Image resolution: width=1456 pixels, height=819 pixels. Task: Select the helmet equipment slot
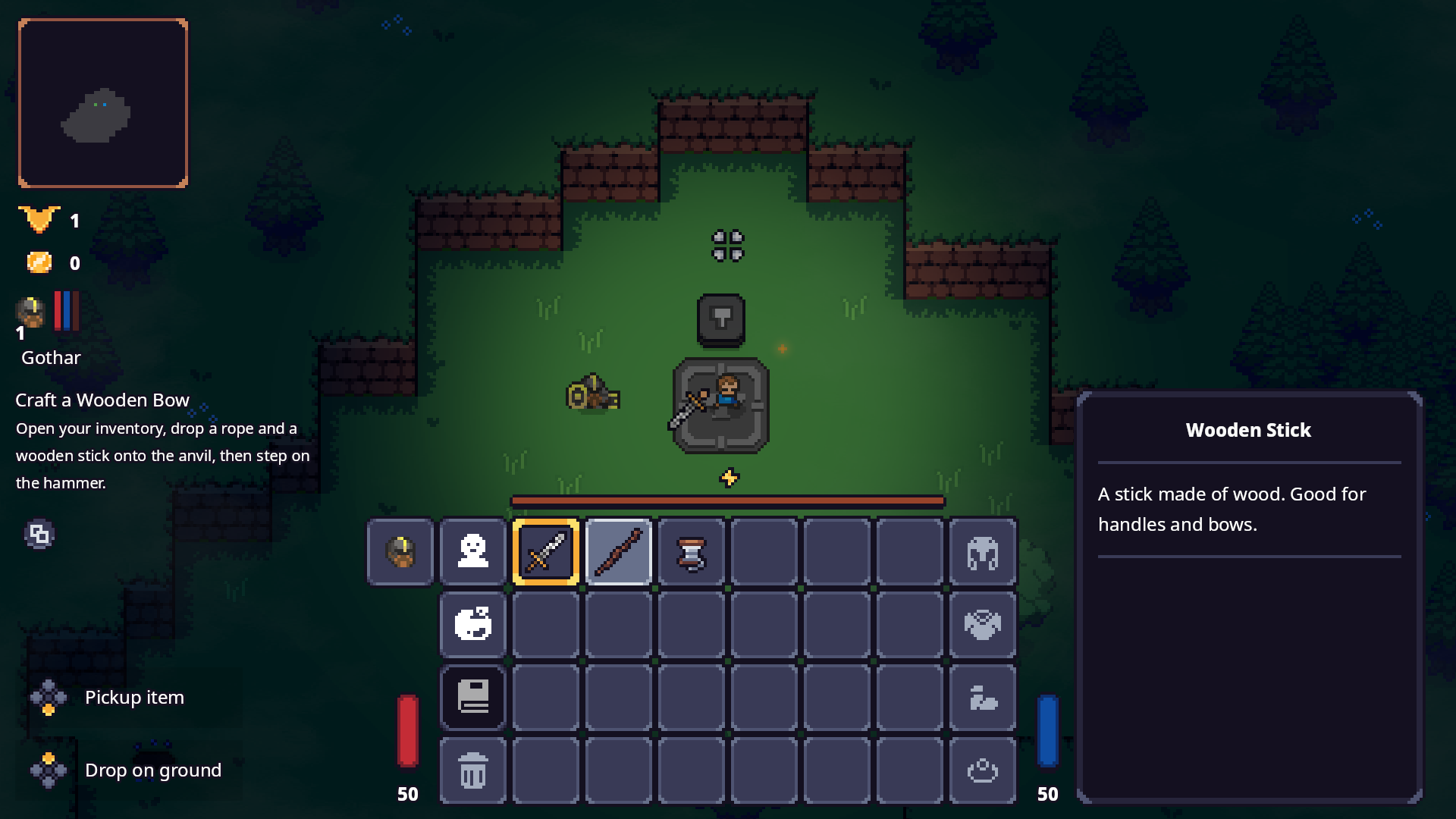[982, 551]
